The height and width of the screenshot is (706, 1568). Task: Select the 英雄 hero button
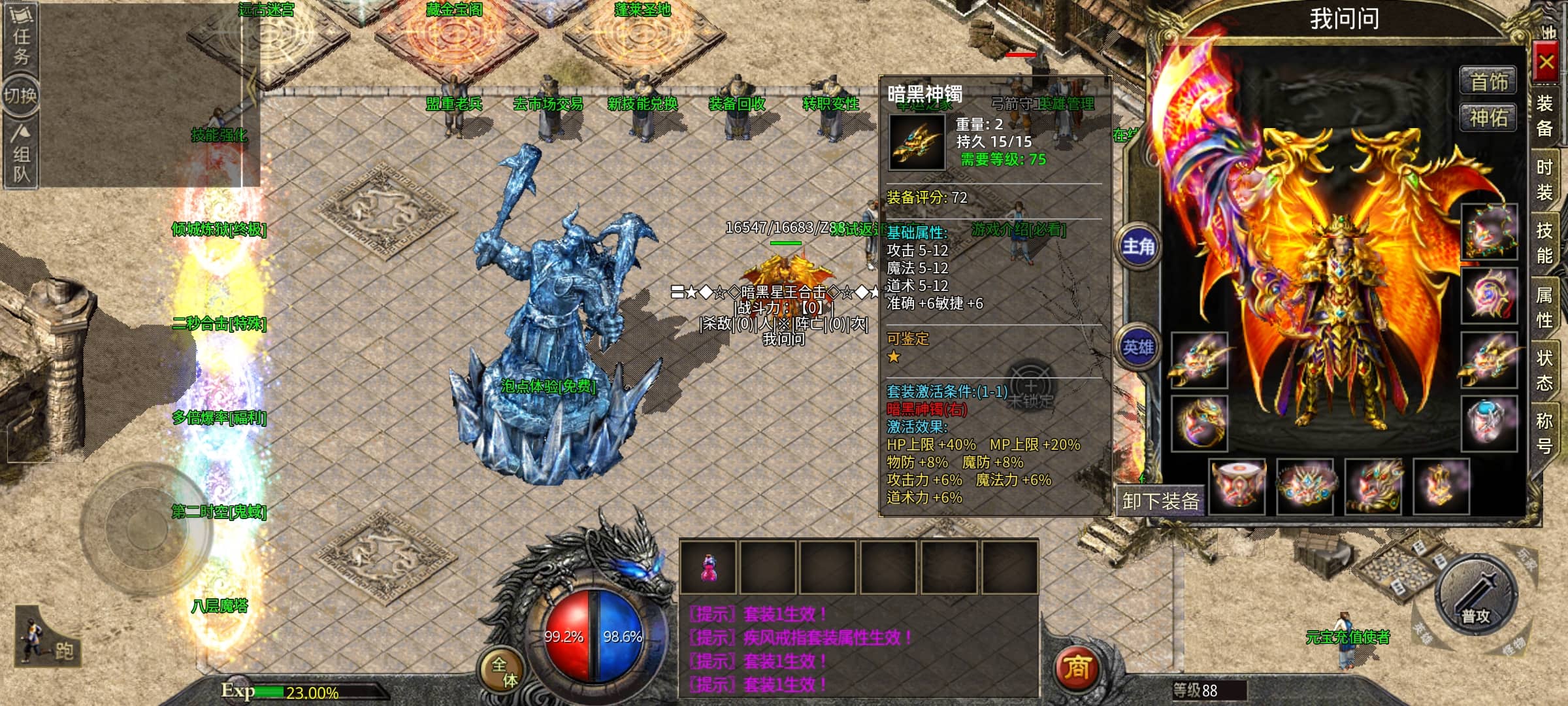click(1138, 347)
